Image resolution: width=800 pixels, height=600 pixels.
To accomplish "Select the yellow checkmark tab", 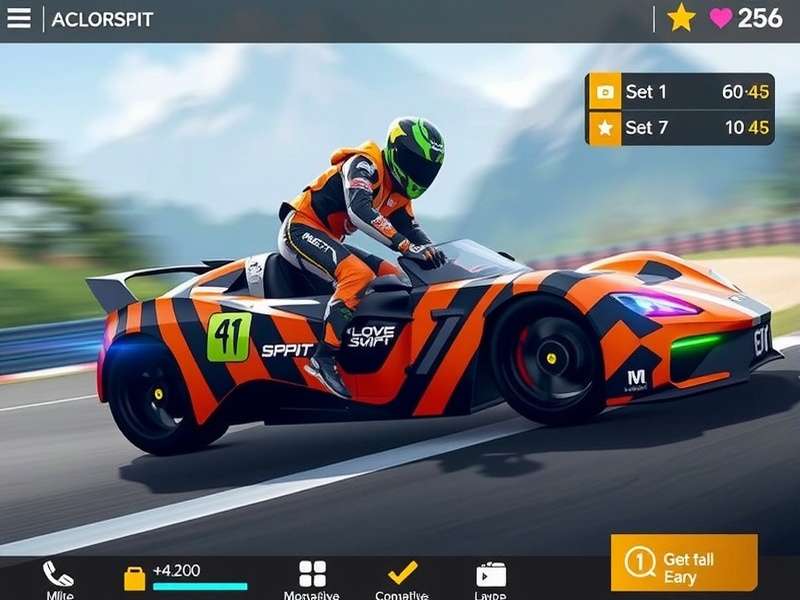I will pyautogui.click(x=402, y=573).
